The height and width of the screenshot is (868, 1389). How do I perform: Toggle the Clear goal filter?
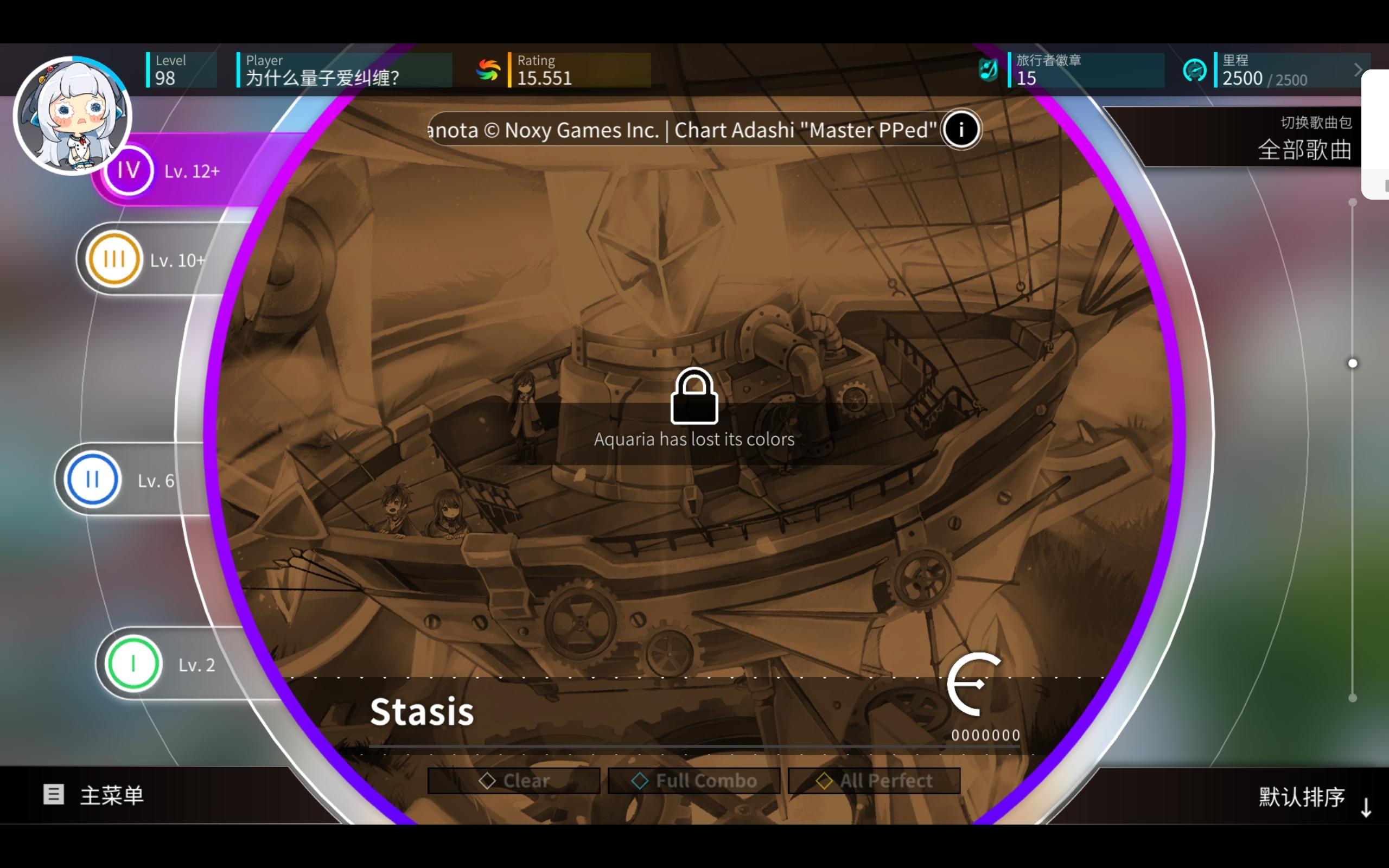514,780
